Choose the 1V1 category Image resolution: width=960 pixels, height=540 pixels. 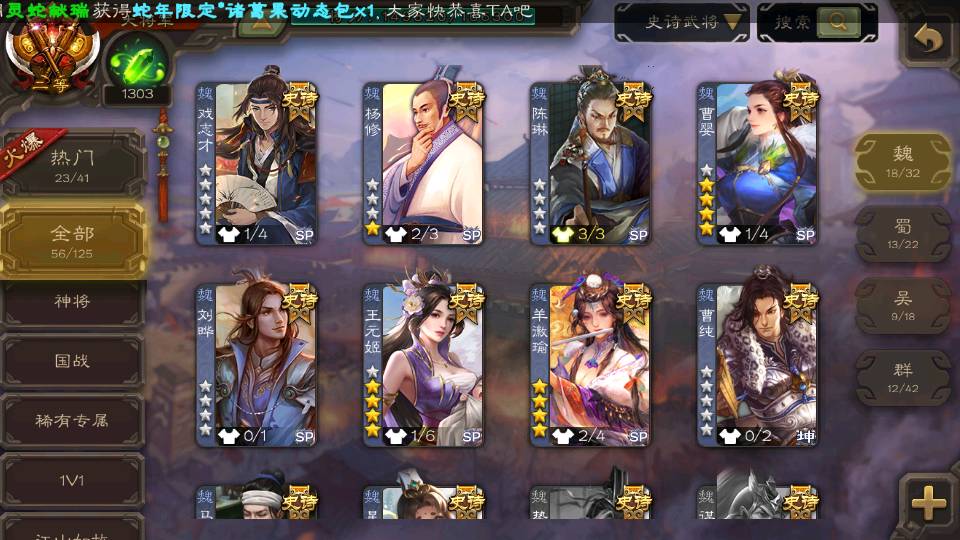tap(72, 481)
